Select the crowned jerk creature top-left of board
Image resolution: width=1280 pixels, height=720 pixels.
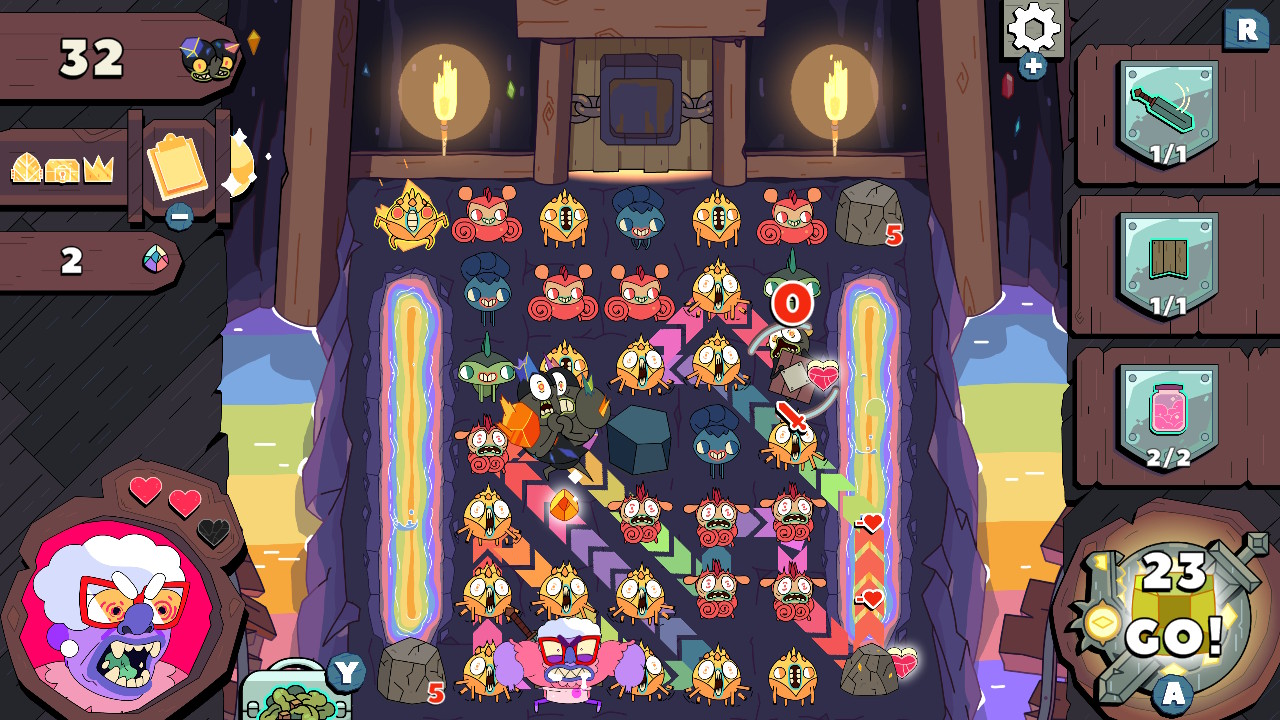(x=411, y=215)
